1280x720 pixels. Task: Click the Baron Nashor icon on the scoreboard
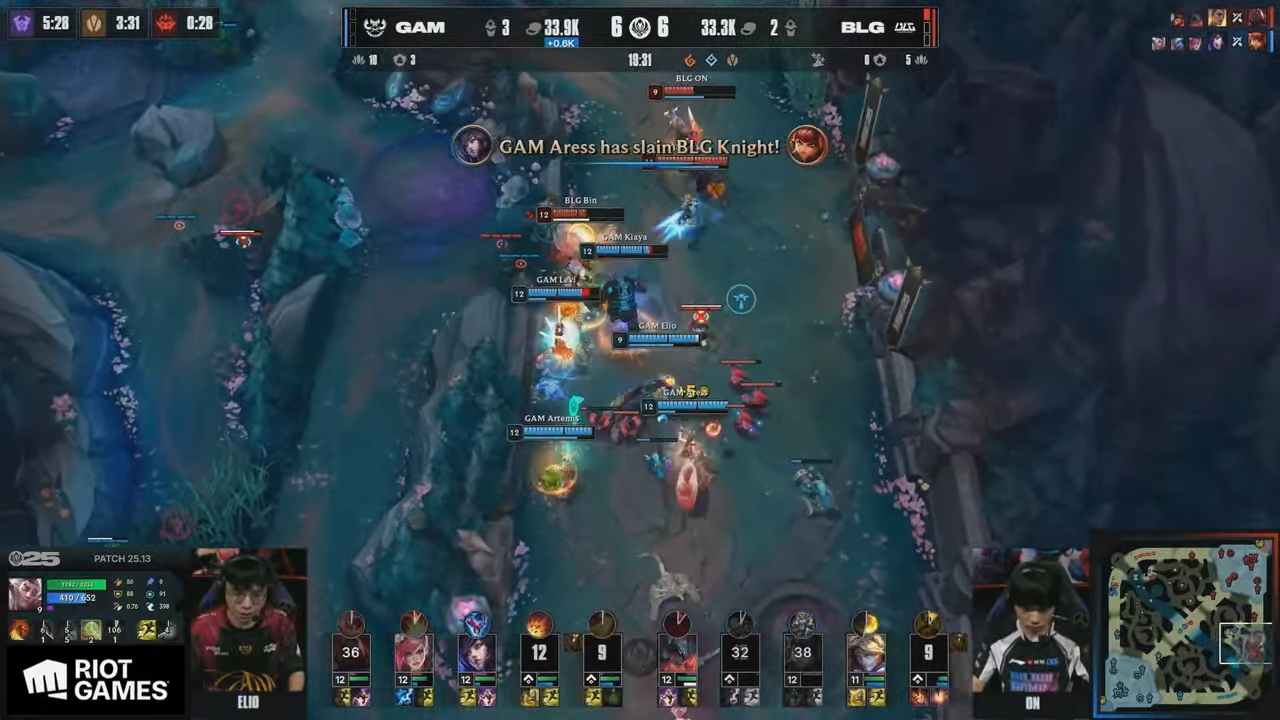click(x=817, y=60)
